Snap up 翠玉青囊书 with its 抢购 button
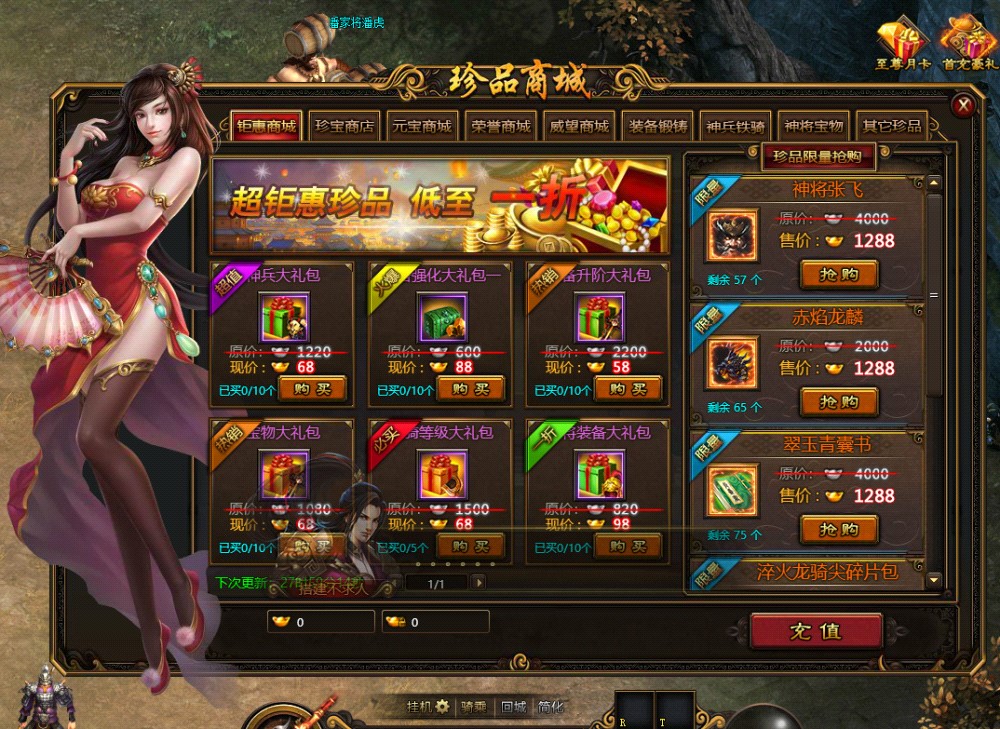 coord(838,529)
